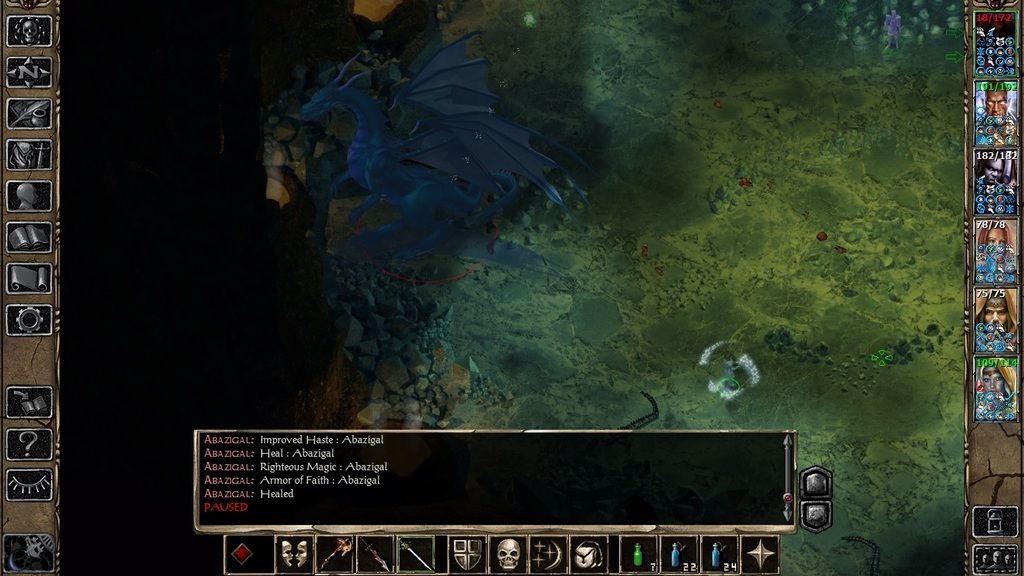Click the question mark help button
The width and height of the screenshot is (1024, 576).
click(29, 443)
